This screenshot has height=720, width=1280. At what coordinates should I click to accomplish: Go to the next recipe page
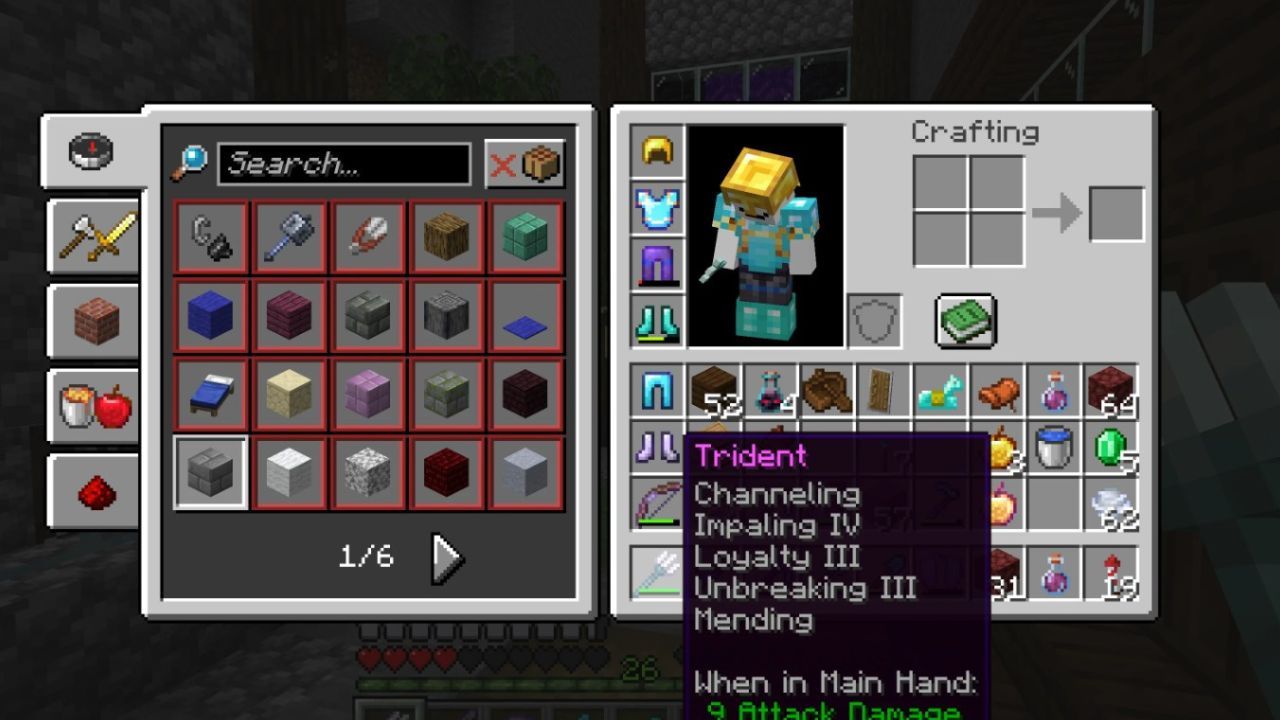tap(446, 558)
